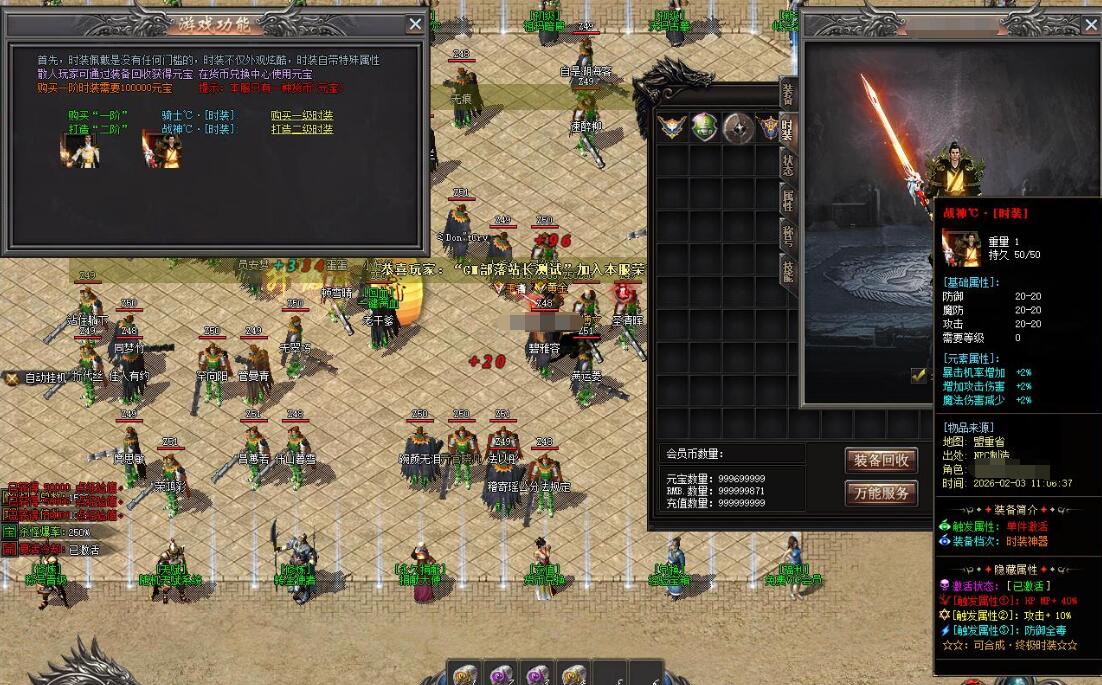This screenshot has height=685, width=1102.
Task: Select the green orb item in bag
Action: coord(705,127)
